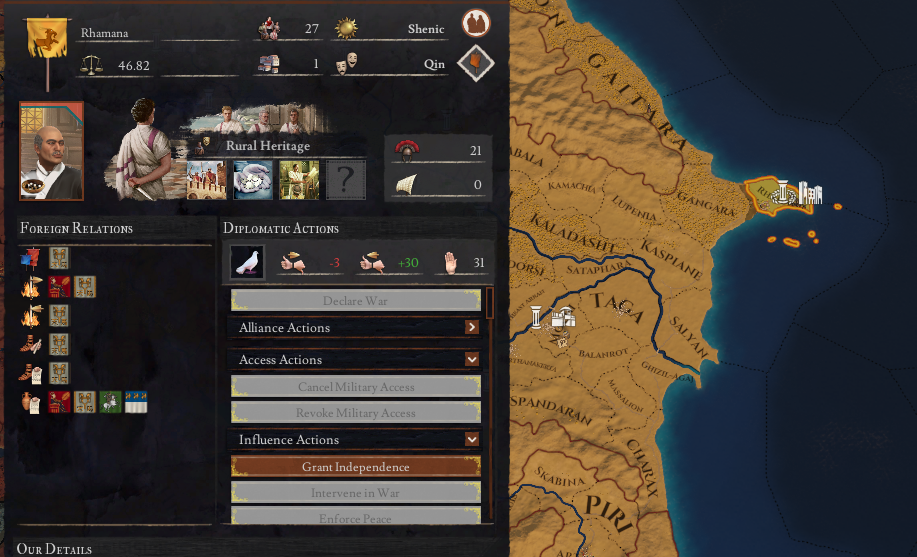Select the green horseman flag in relations
Image resolution: width=917 pixels, height=557 pixels.
tap(110, 402)
